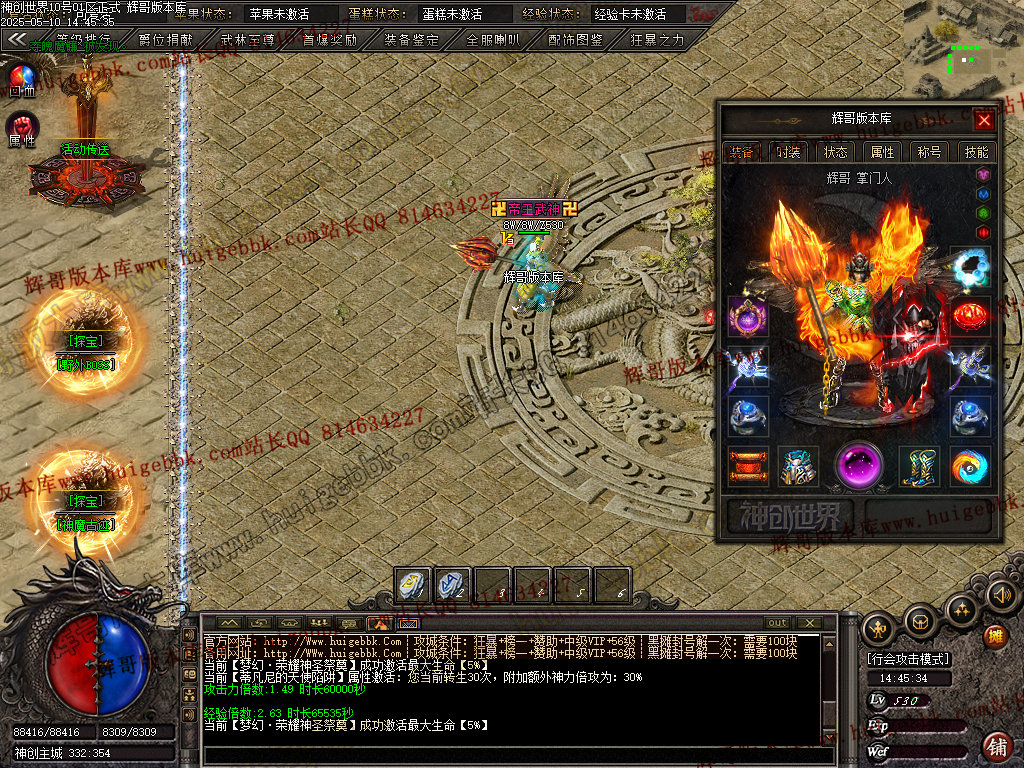
Task: Switch to the 技能 (skills) tab
Action: [x=976, y=152]
